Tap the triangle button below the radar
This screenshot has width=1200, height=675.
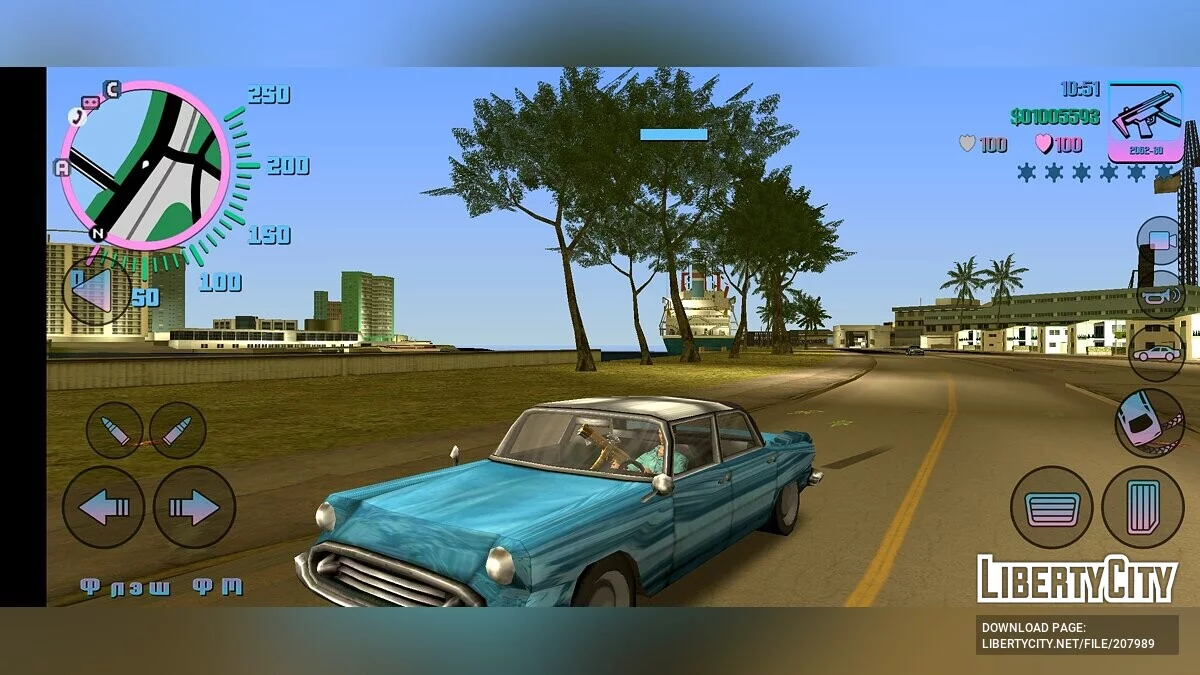(95, 291)
